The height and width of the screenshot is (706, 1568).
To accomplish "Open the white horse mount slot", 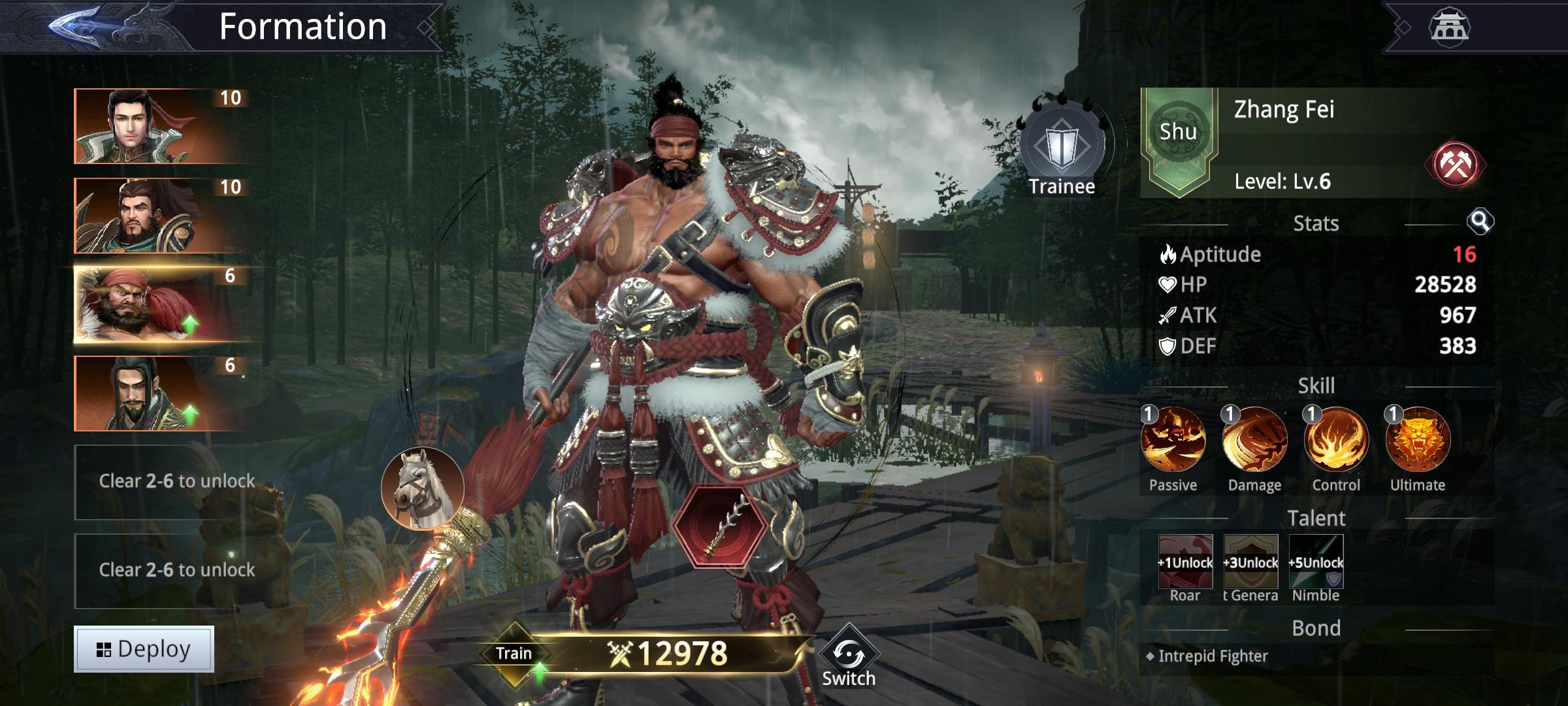I will [423, 488].
